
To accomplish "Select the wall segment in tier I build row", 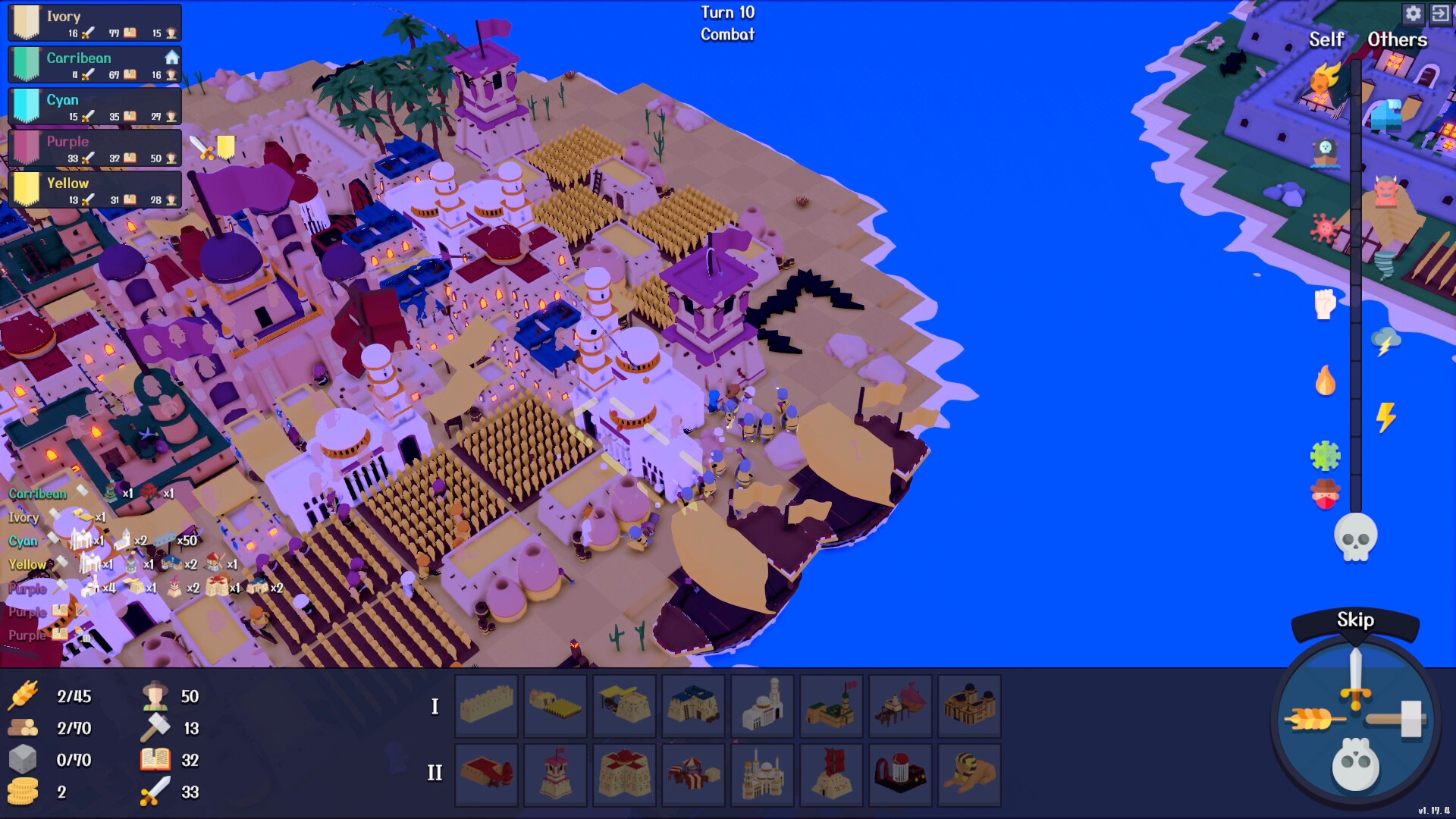I will (486, 706).
